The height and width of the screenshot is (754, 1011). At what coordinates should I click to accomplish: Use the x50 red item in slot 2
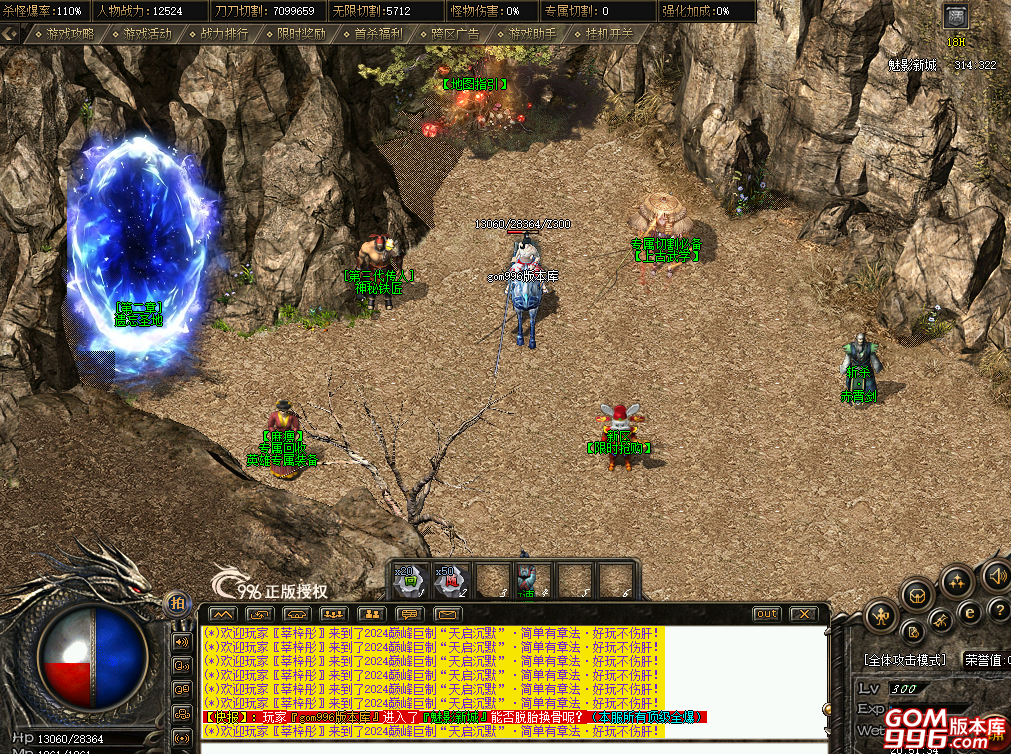(450, 580)
